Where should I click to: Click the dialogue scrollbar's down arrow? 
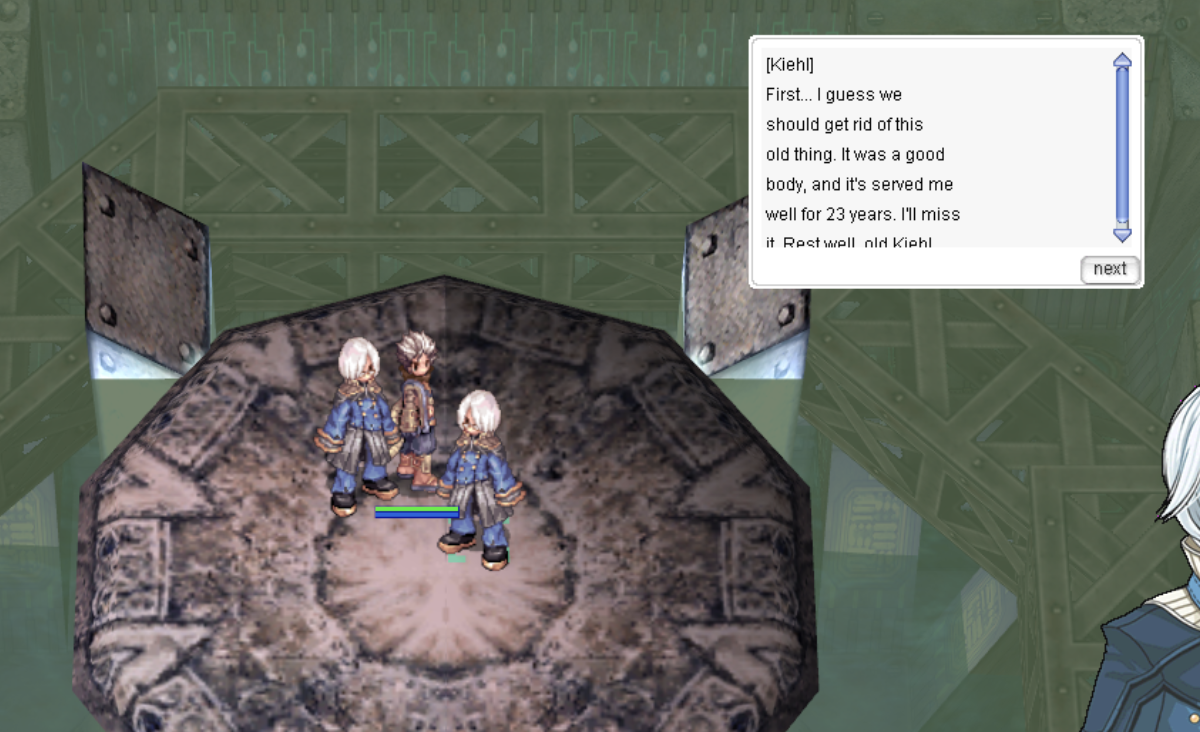[1122, 235]
